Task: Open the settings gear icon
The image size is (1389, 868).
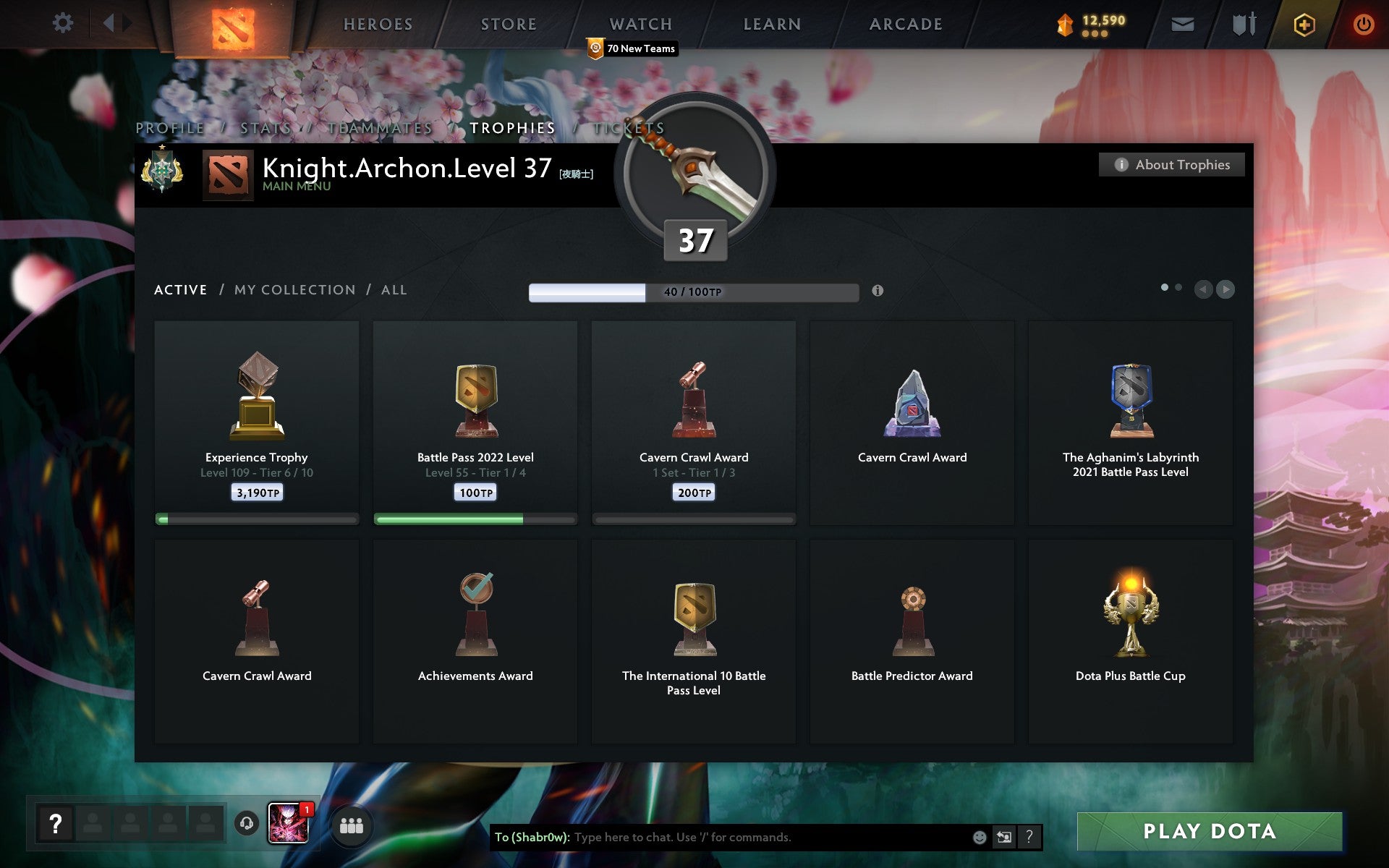Action: [x=64, y=23]
